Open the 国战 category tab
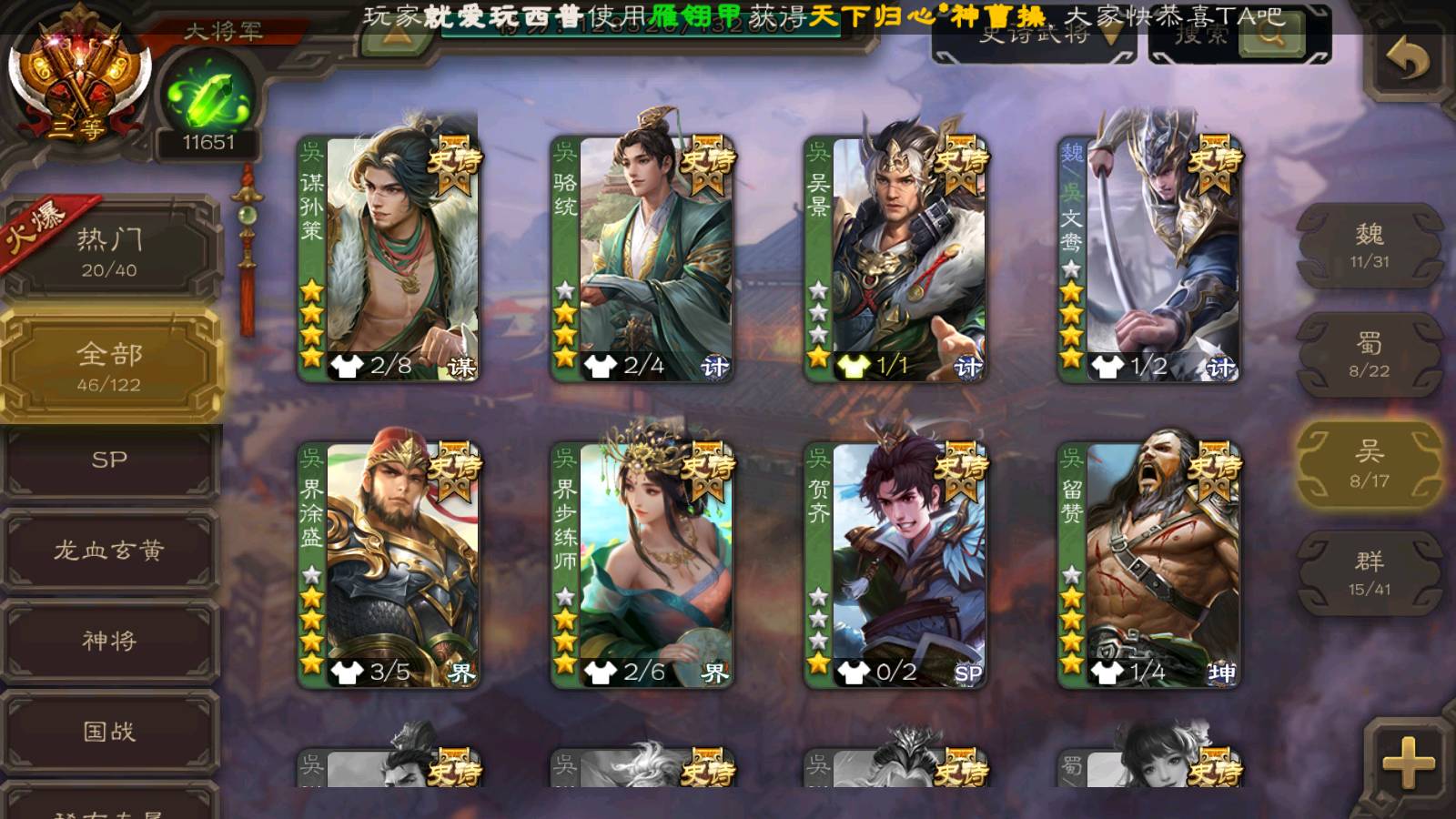 110,732
